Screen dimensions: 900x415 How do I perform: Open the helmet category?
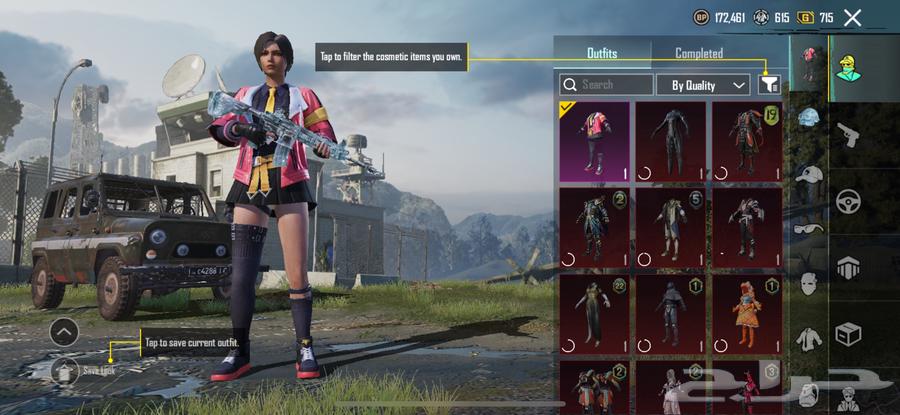coord(809,119)
